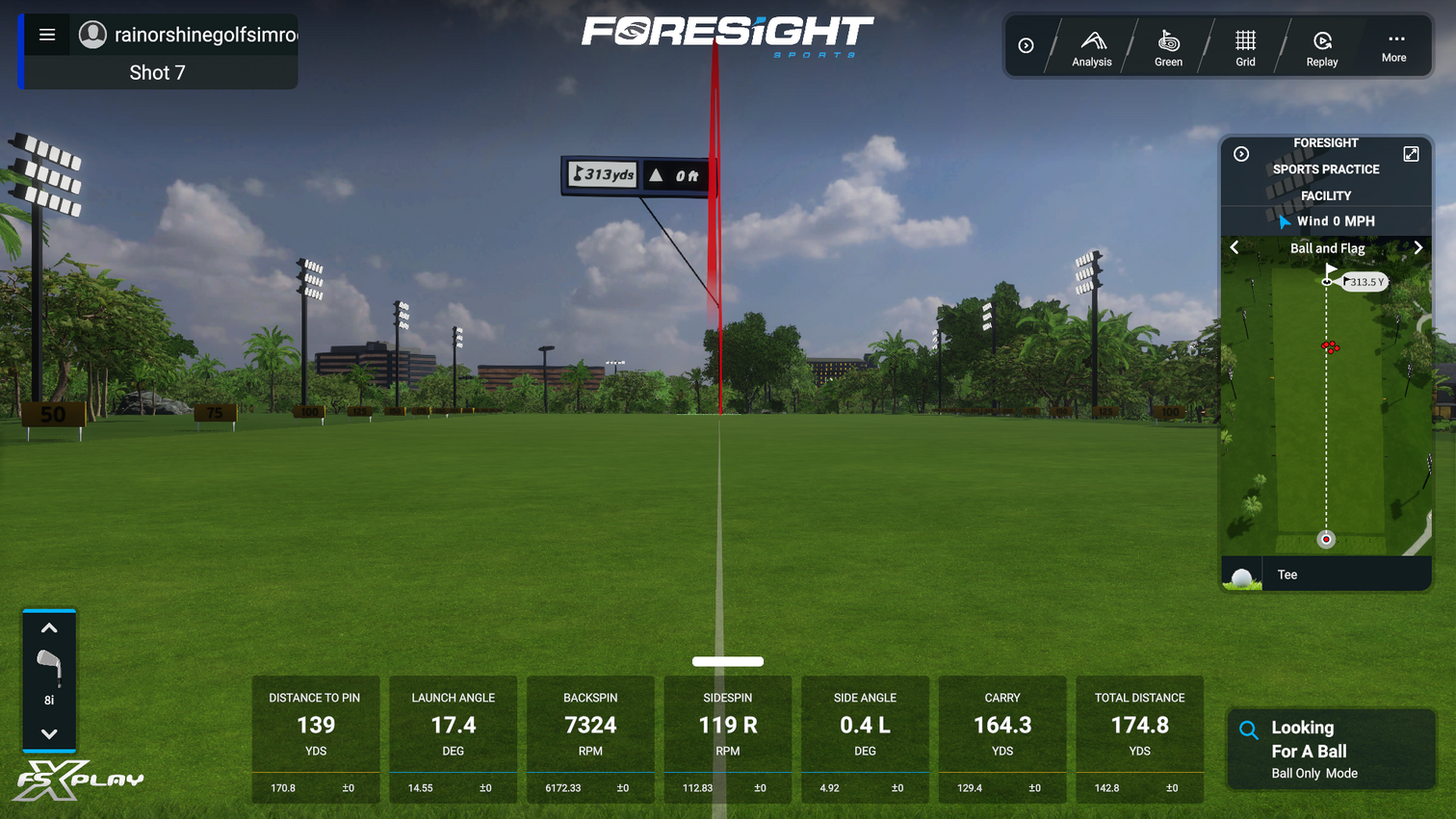Open the Analysis view

(1091, 45)
